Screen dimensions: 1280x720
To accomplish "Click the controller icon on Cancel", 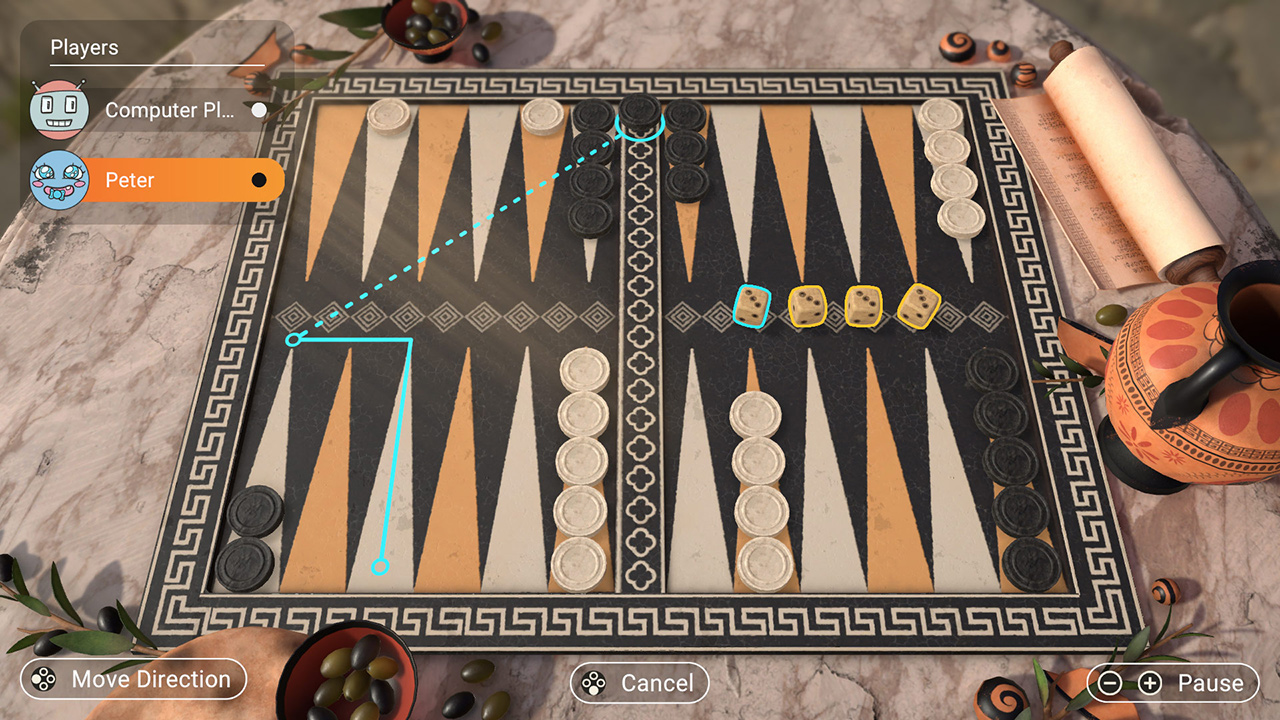I will 592,684.
